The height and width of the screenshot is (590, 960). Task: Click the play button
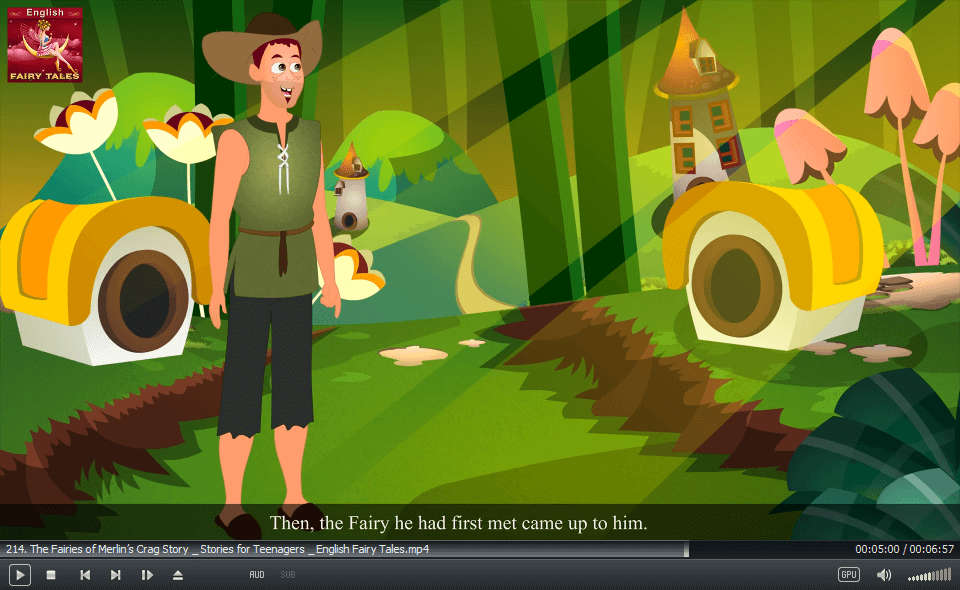pyautogui.click(x=20, y=575)
